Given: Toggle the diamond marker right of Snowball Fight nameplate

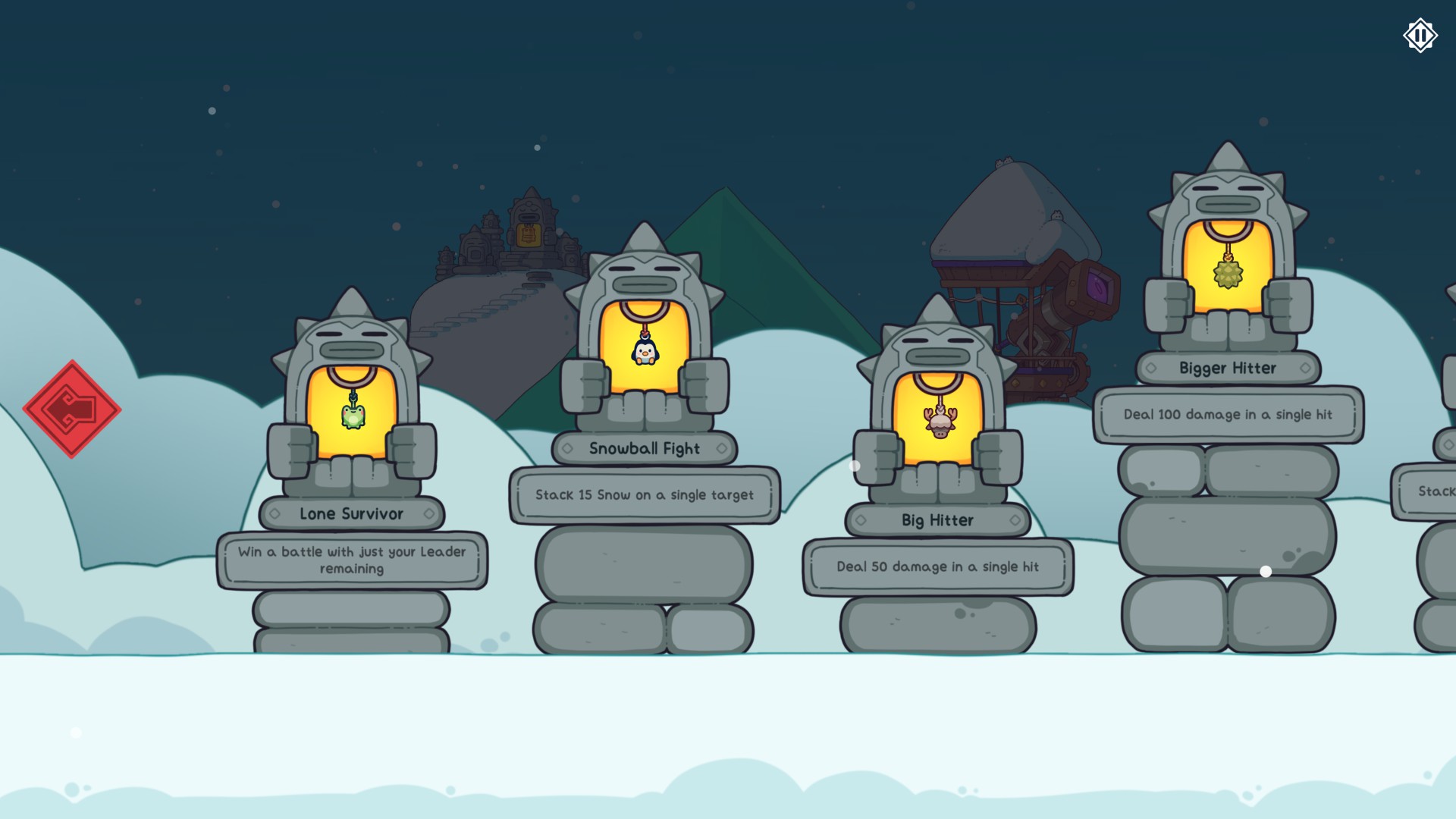Looking at the screenshot, I should tap(721, 448).
